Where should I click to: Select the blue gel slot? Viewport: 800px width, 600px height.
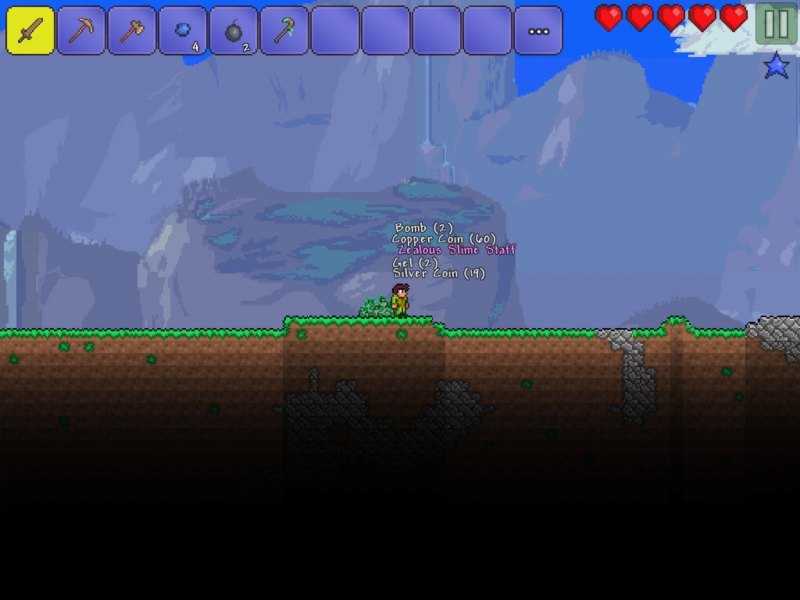(x=183, y=30)
